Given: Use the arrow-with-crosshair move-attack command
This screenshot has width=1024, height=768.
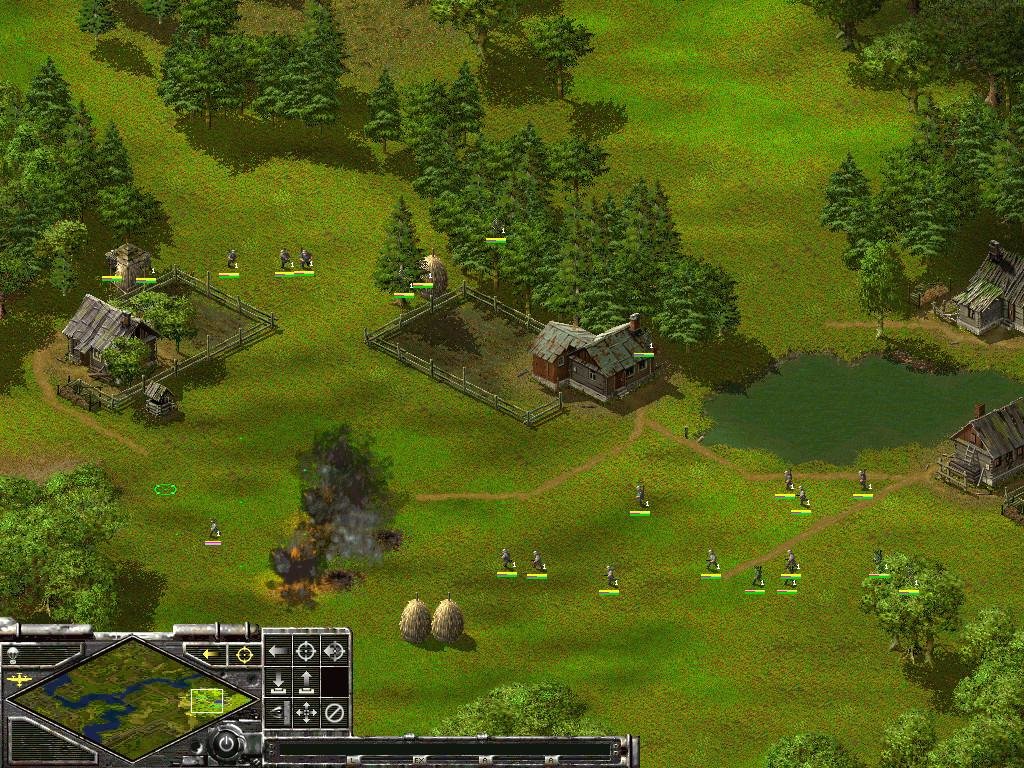Looking at the screenshot, I should coord(335,652).
